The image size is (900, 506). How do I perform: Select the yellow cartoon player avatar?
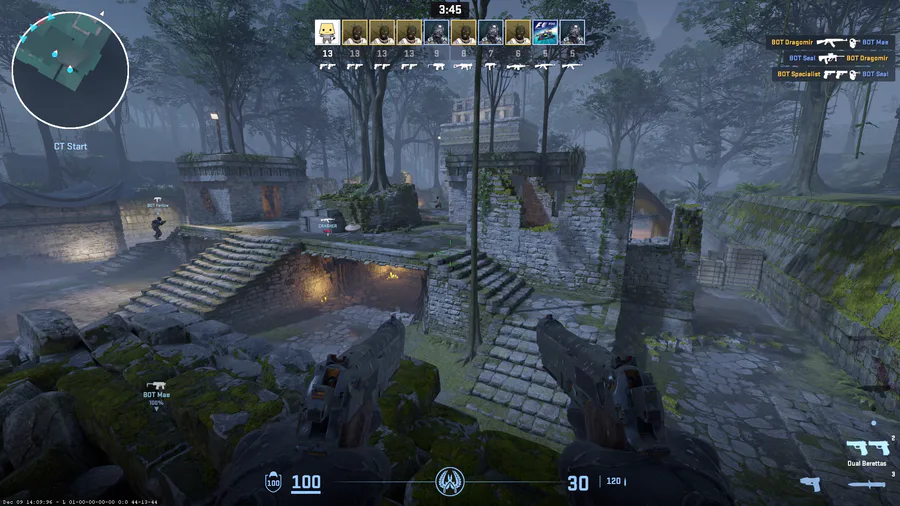326,32
